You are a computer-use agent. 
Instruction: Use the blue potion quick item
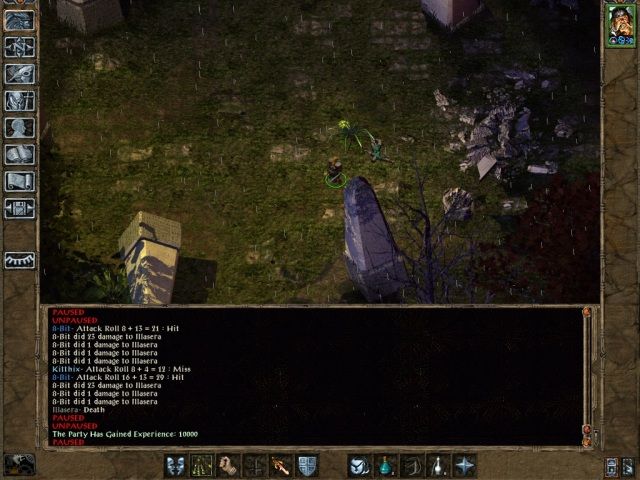(x=386, y=466)
